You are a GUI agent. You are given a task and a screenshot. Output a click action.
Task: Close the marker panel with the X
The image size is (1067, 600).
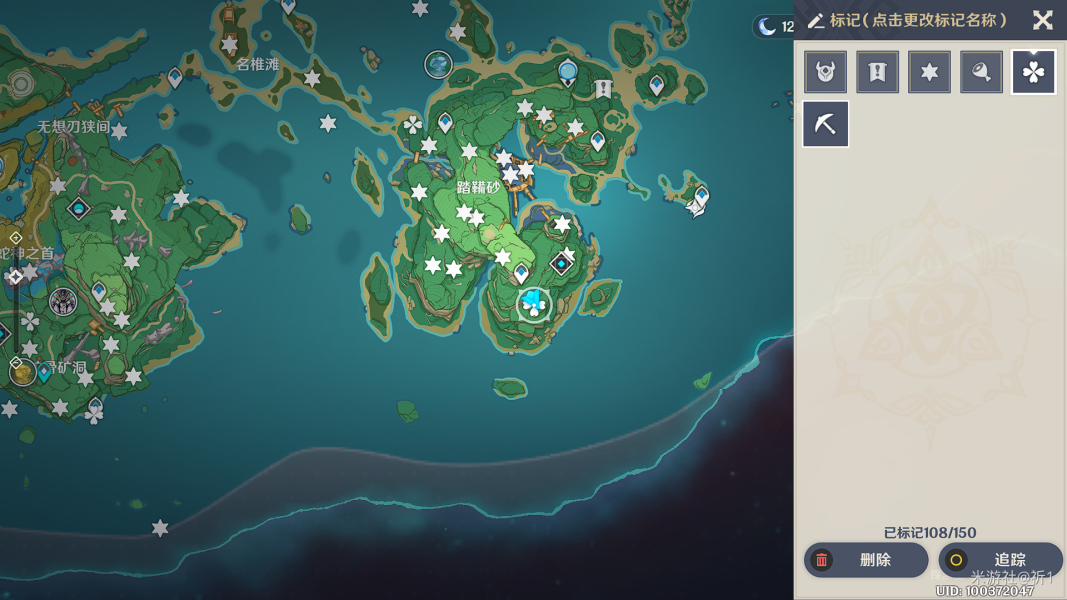(1042, 20)
